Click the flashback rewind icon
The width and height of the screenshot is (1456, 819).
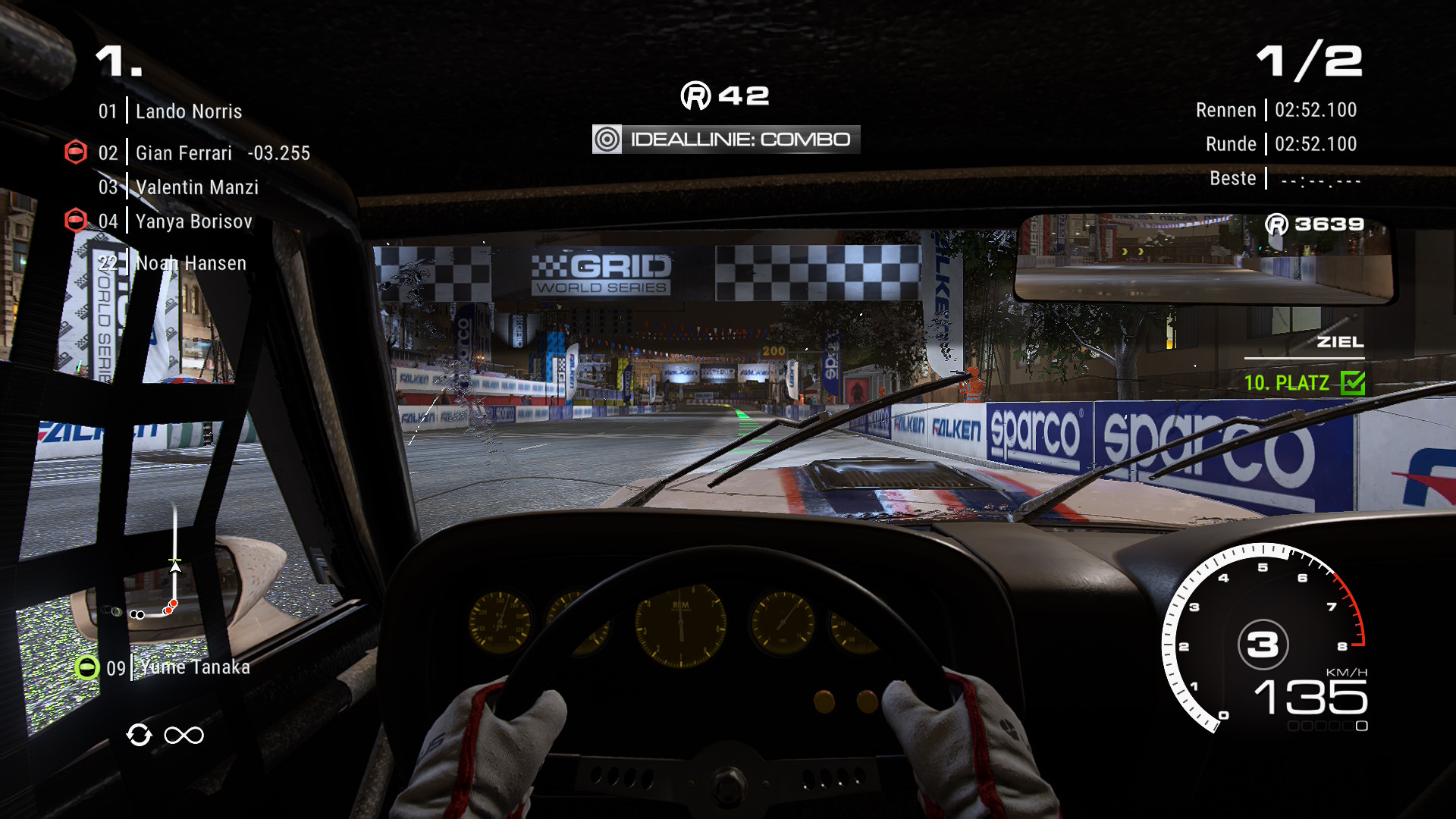coord(139,735)
